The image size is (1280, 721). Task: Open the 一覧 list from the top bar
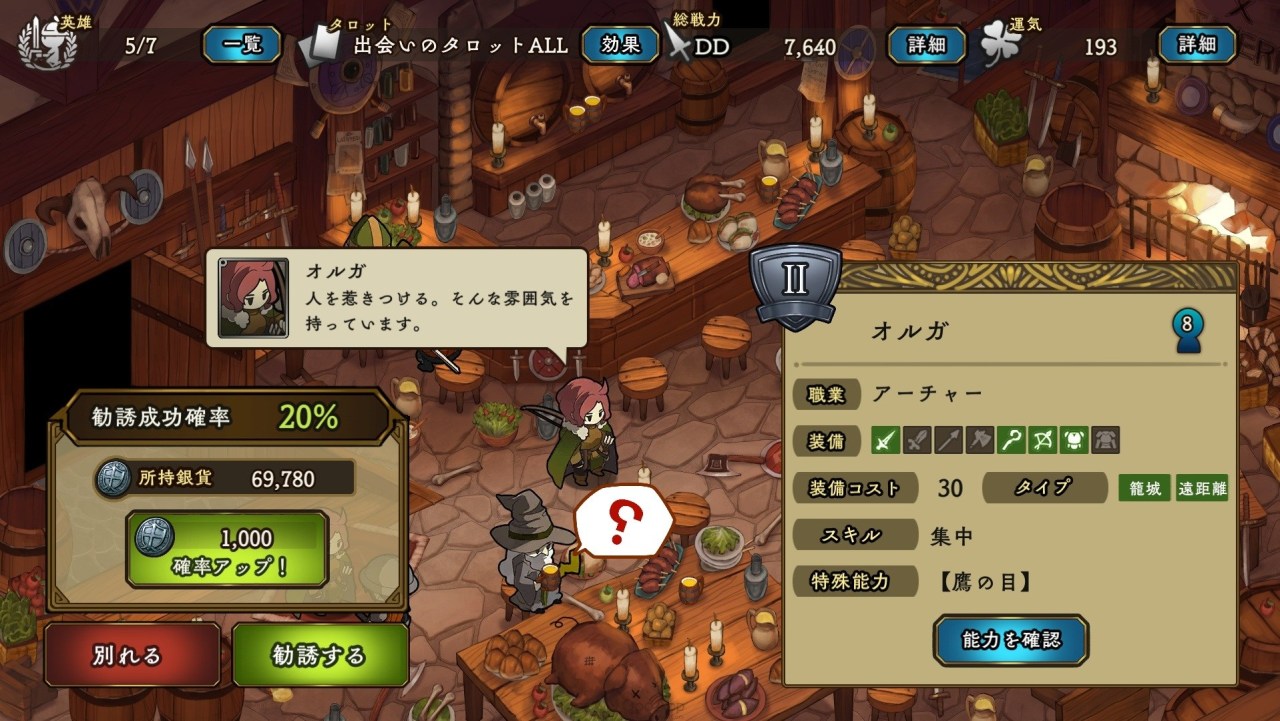(x=240, y=46)
